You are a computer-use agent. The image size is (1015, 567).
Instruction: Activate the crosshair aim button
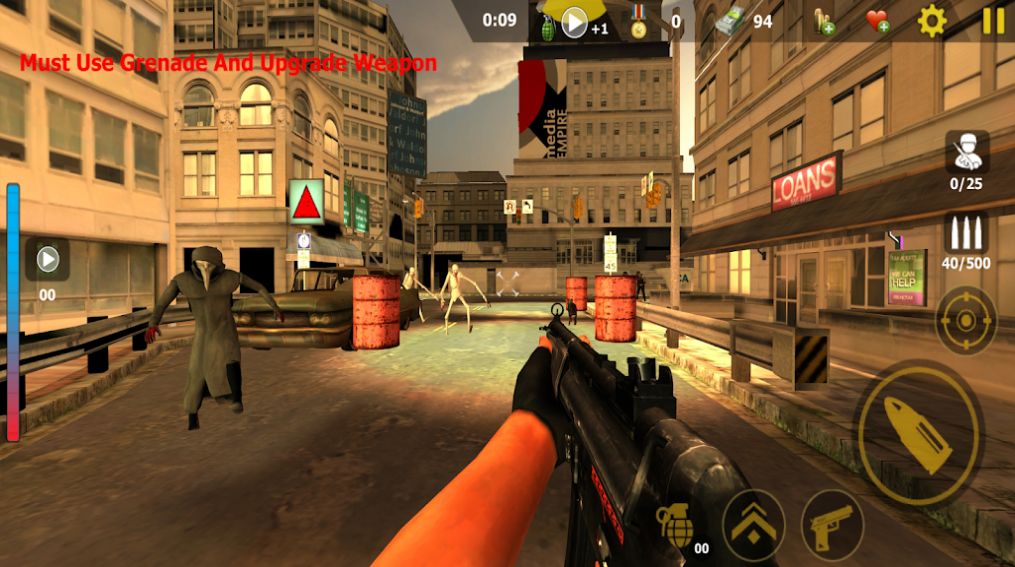pyautogui.click(x=965, y=320)
